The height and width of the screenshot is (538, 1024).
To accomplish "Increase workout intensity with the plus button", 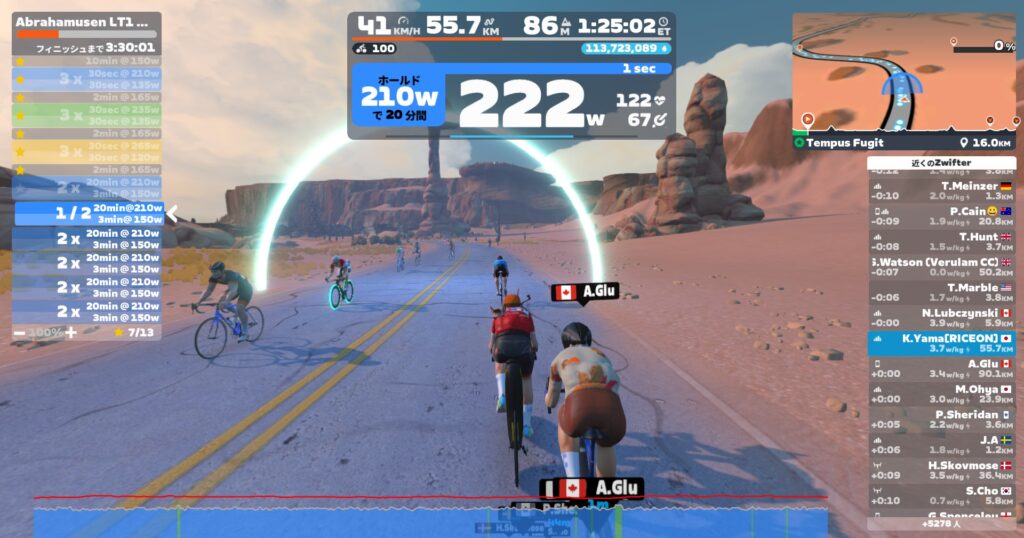I will pyautogui.click(x=70, y=332).
